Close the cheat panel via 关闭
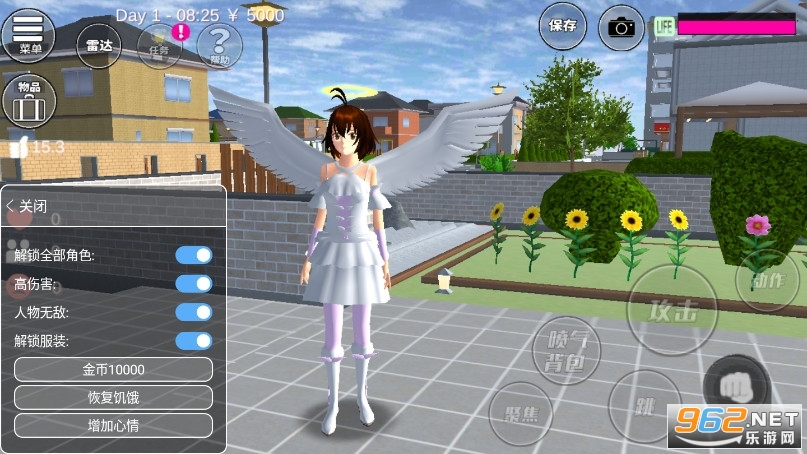The width and height of the screenshot is (807, 454). [28, 206]
